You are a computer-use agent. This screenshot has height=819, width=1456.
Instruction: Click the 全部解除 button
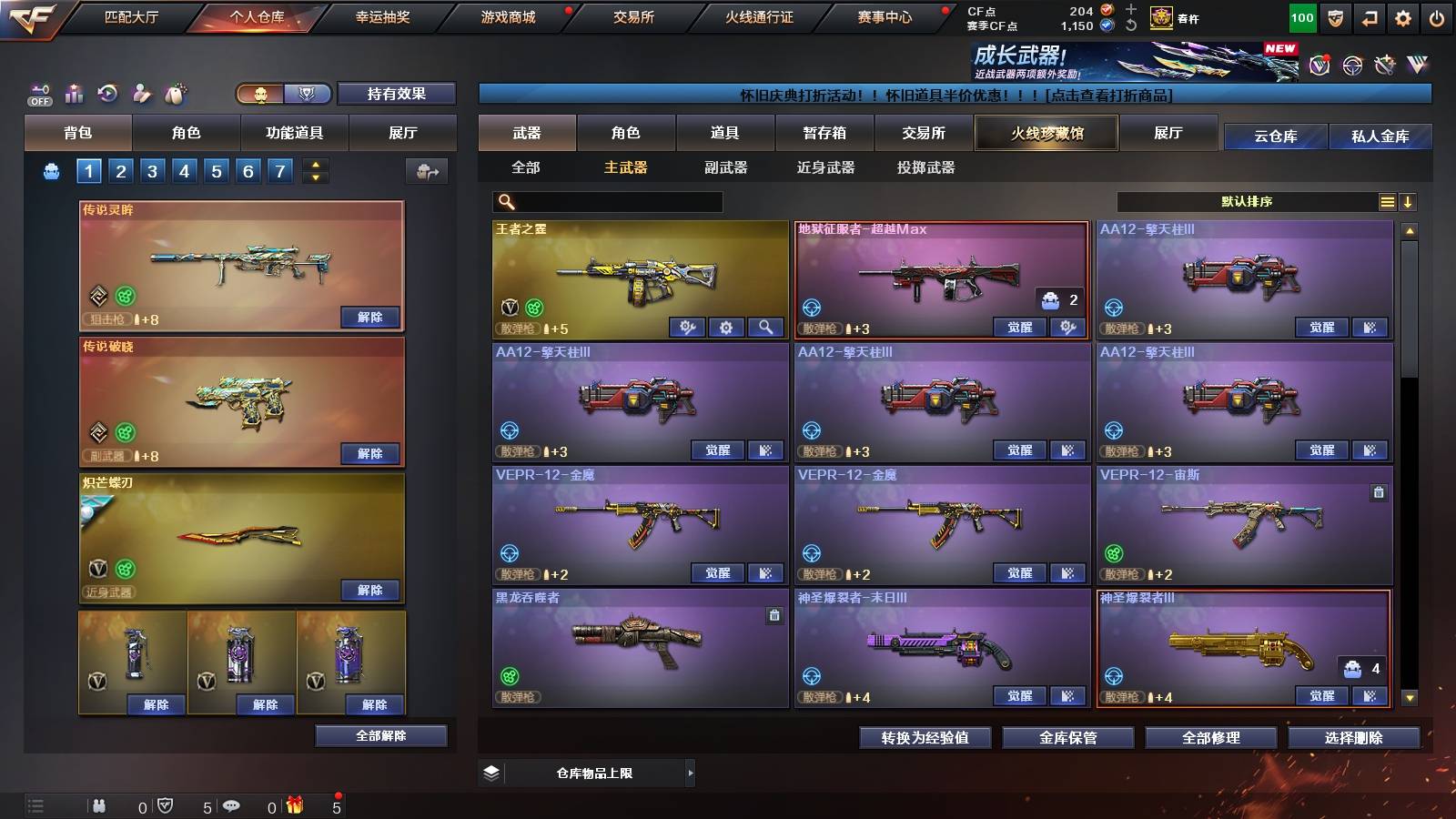tap(380, 736)
